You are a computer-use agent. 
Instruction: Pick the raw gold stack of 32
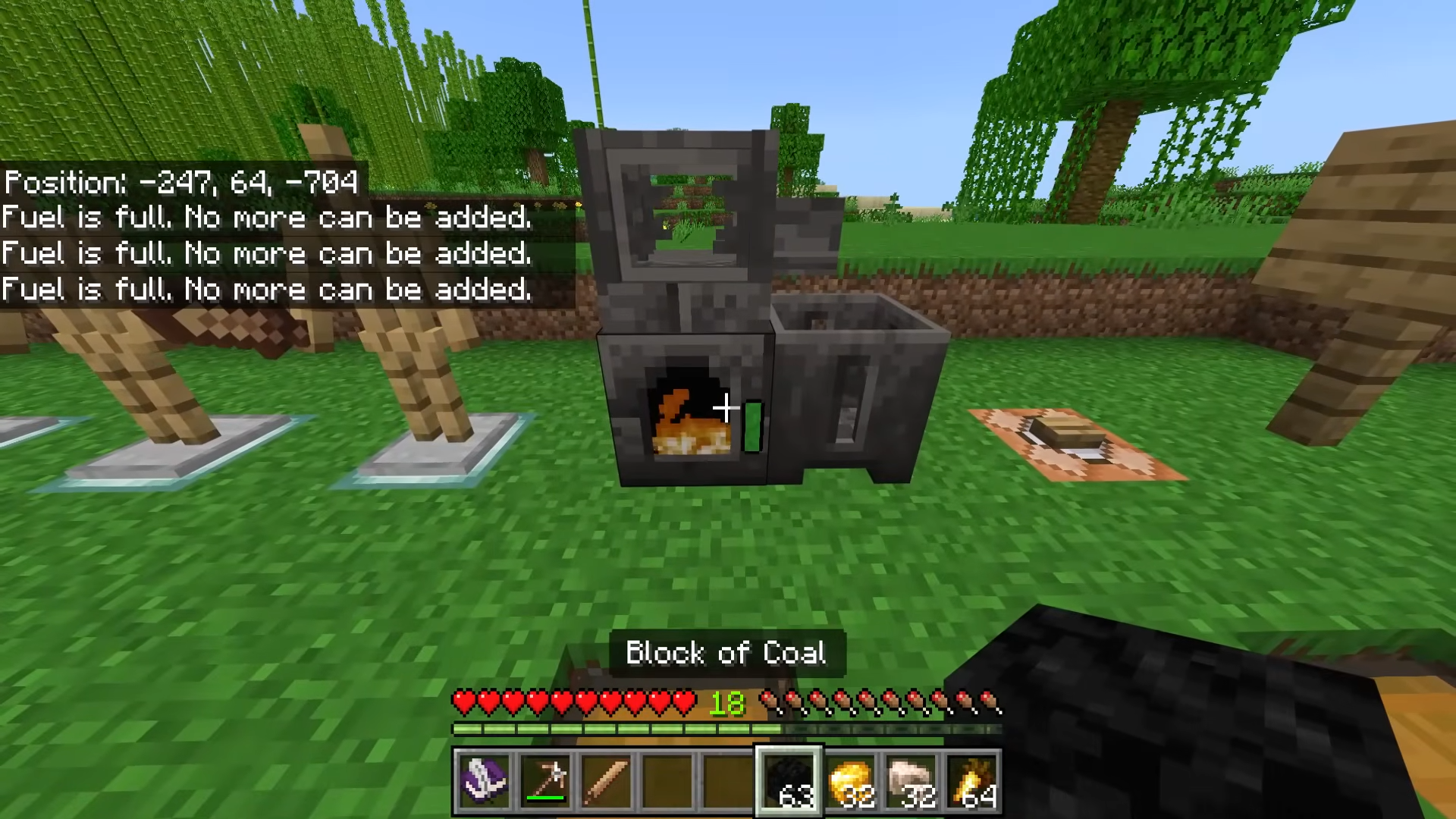tap(850, 782)
